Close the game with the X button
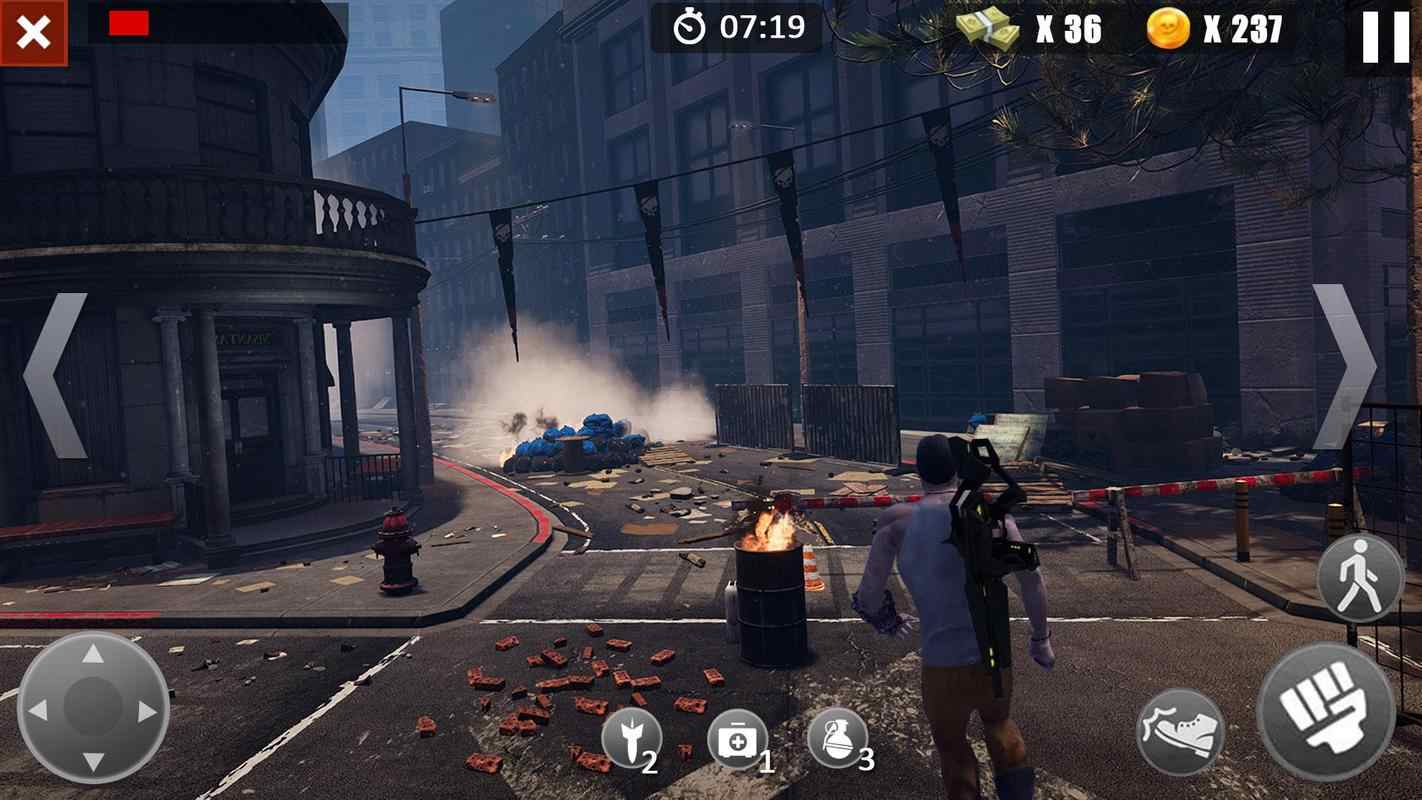The width and height of the screenshot is (1422, 800). (x=33, y=33)
